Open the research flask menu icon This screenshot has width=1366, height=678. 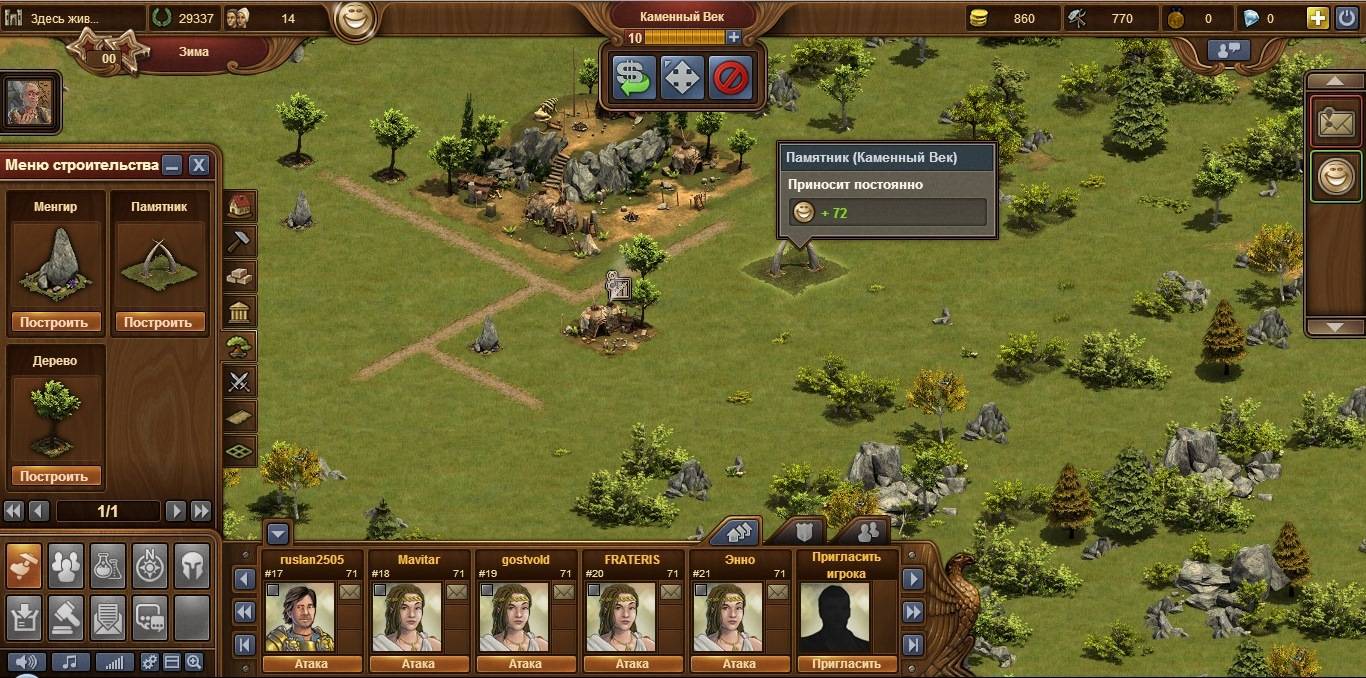click(x=107, y=567)
